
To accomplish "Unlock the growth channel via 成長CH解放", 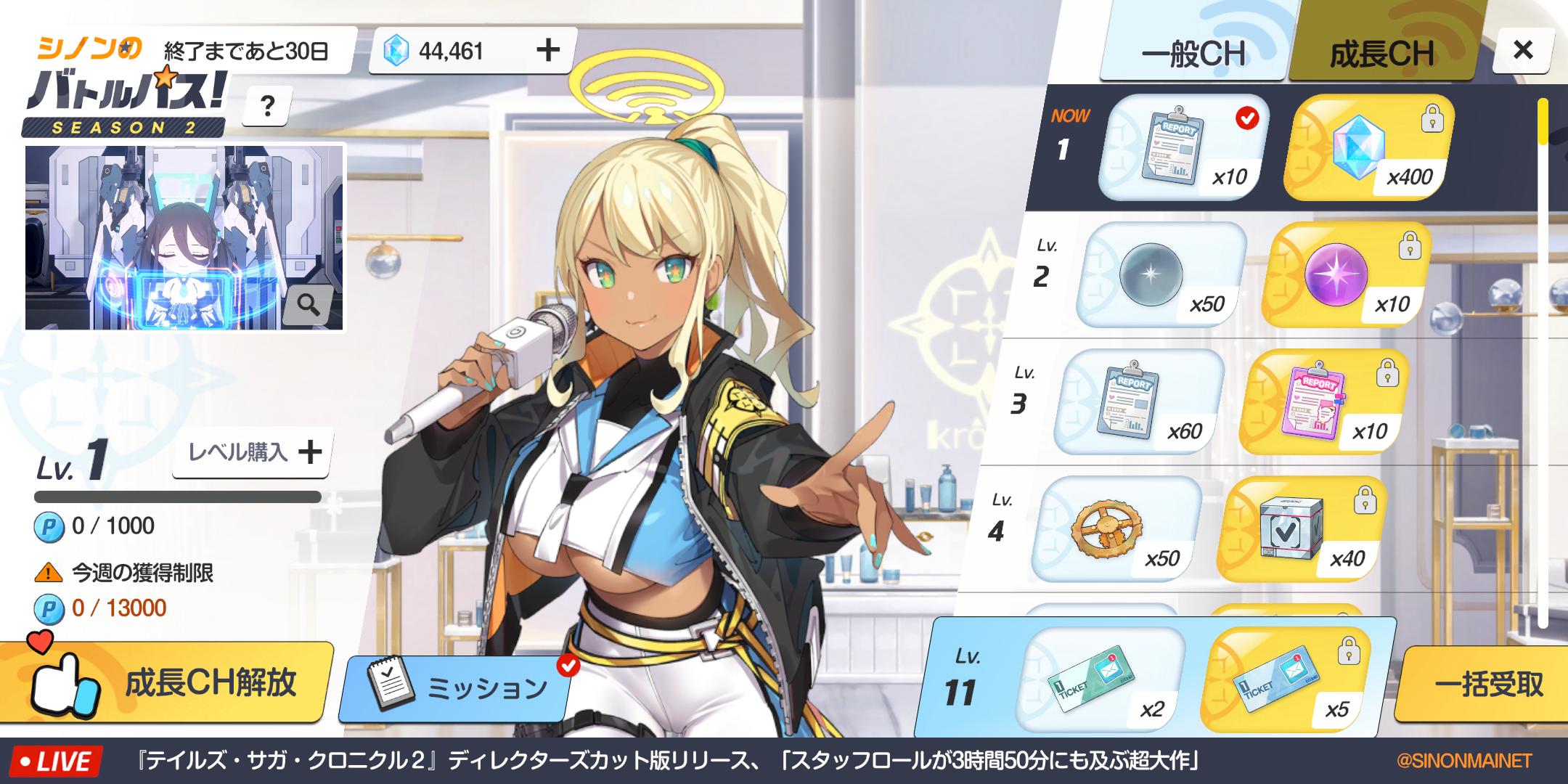I will [x=167, y=682].
